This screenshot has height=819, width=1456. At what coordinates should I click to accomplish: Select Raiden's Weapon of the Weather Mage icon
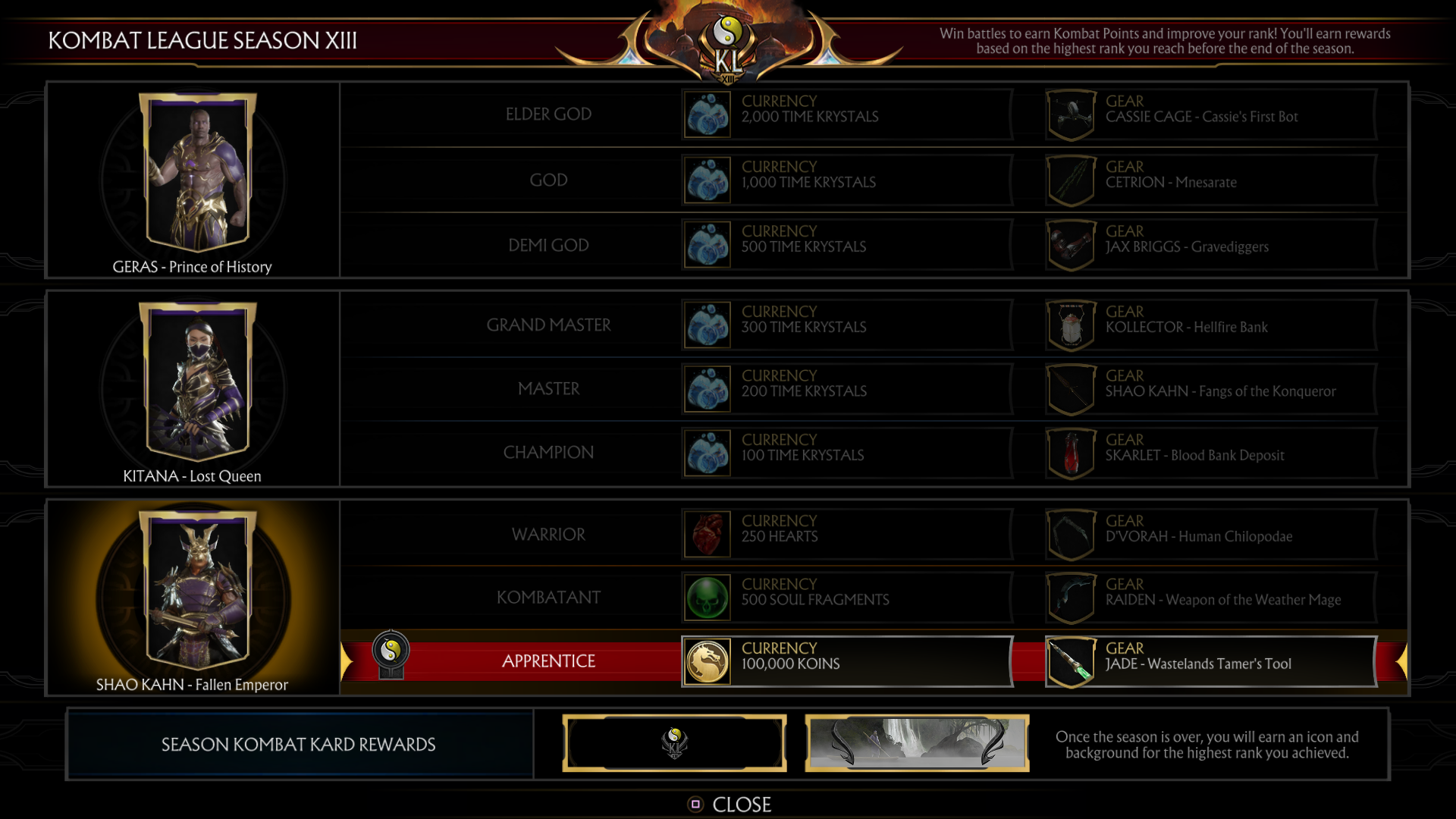pyautogui.click(x=1071, y=597)
